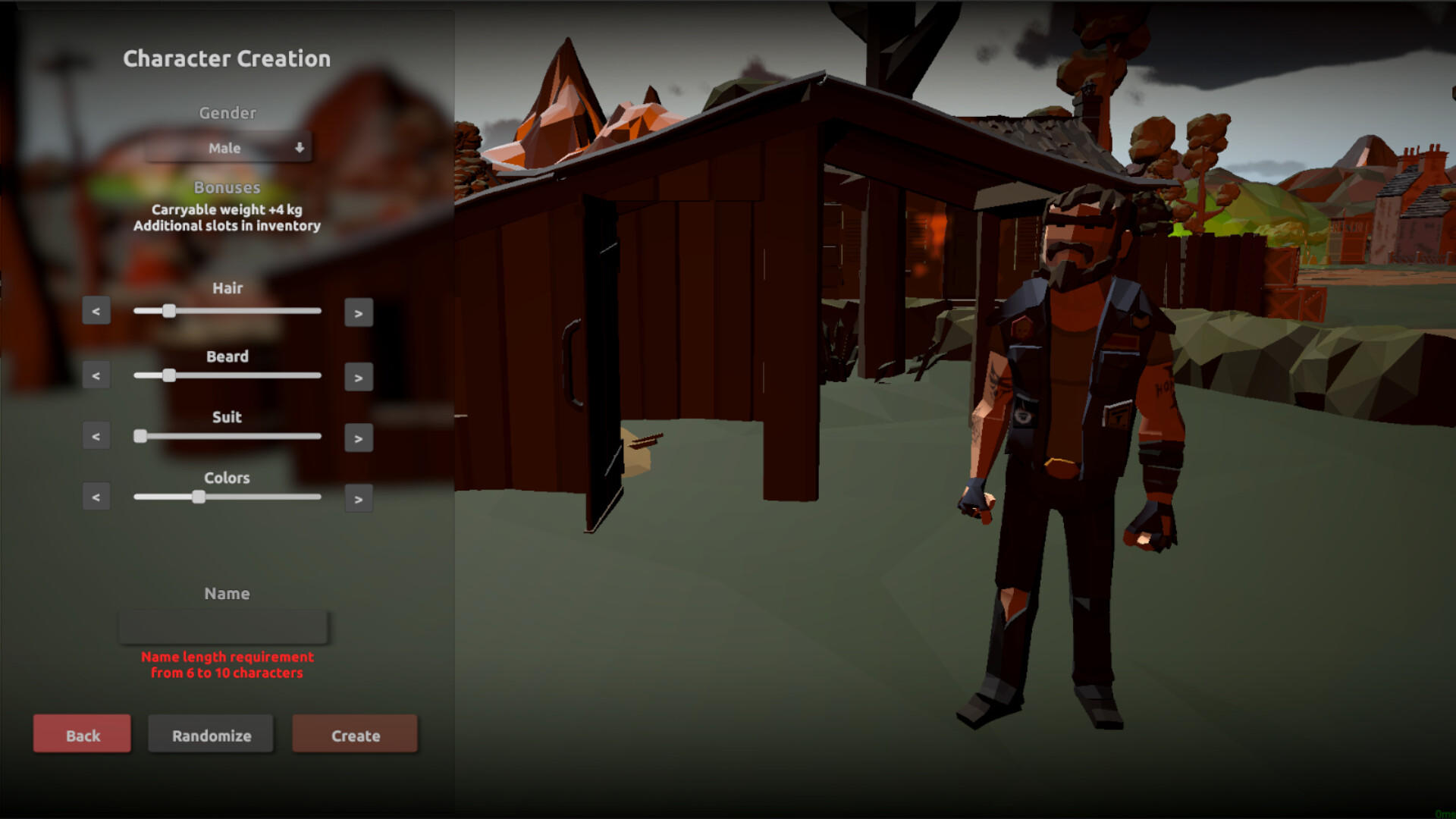Click the left arrow for Beard style
The width and height of the screenshot is (1456, 819).
click(x=96, y=375)
